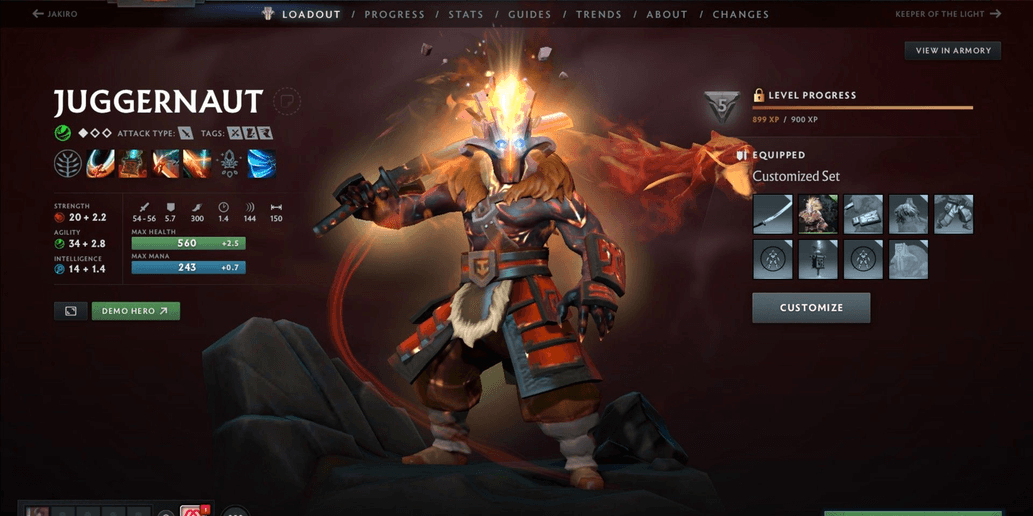Viewport: 1033px width, 516px height.
Task: Click the View in Armory button
Action: tap(953, 50)
